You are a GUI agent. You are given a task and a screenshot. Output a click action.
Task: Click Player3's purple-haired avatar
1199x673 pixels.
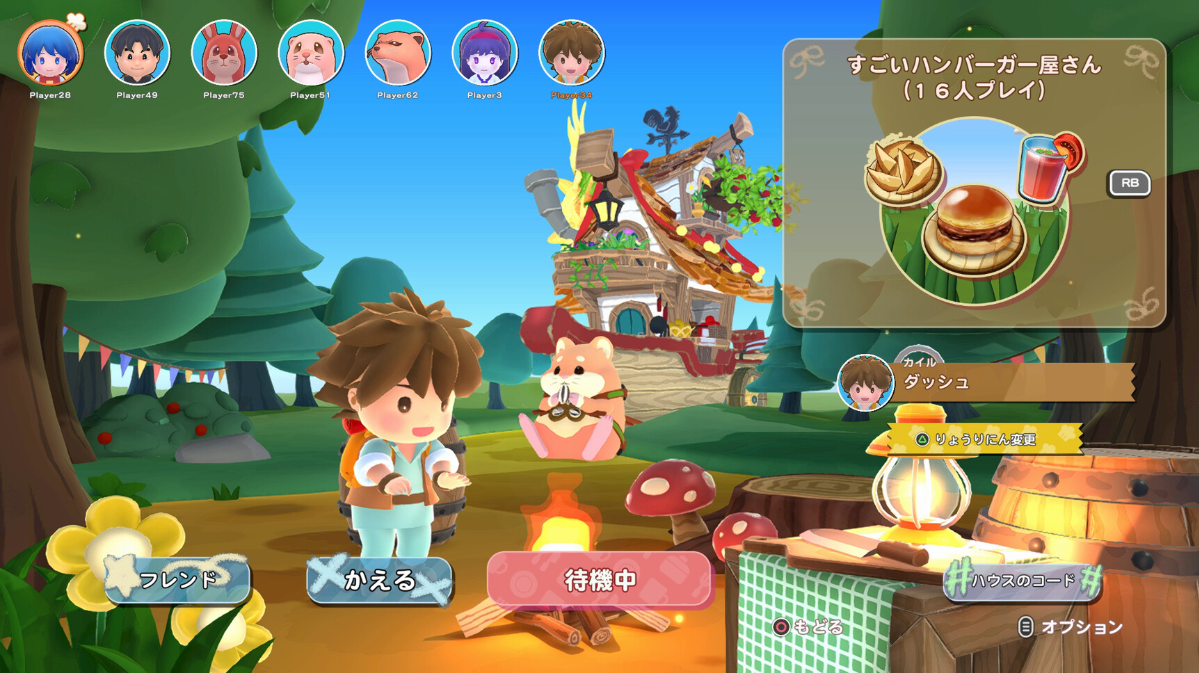(x=485, y=53)
